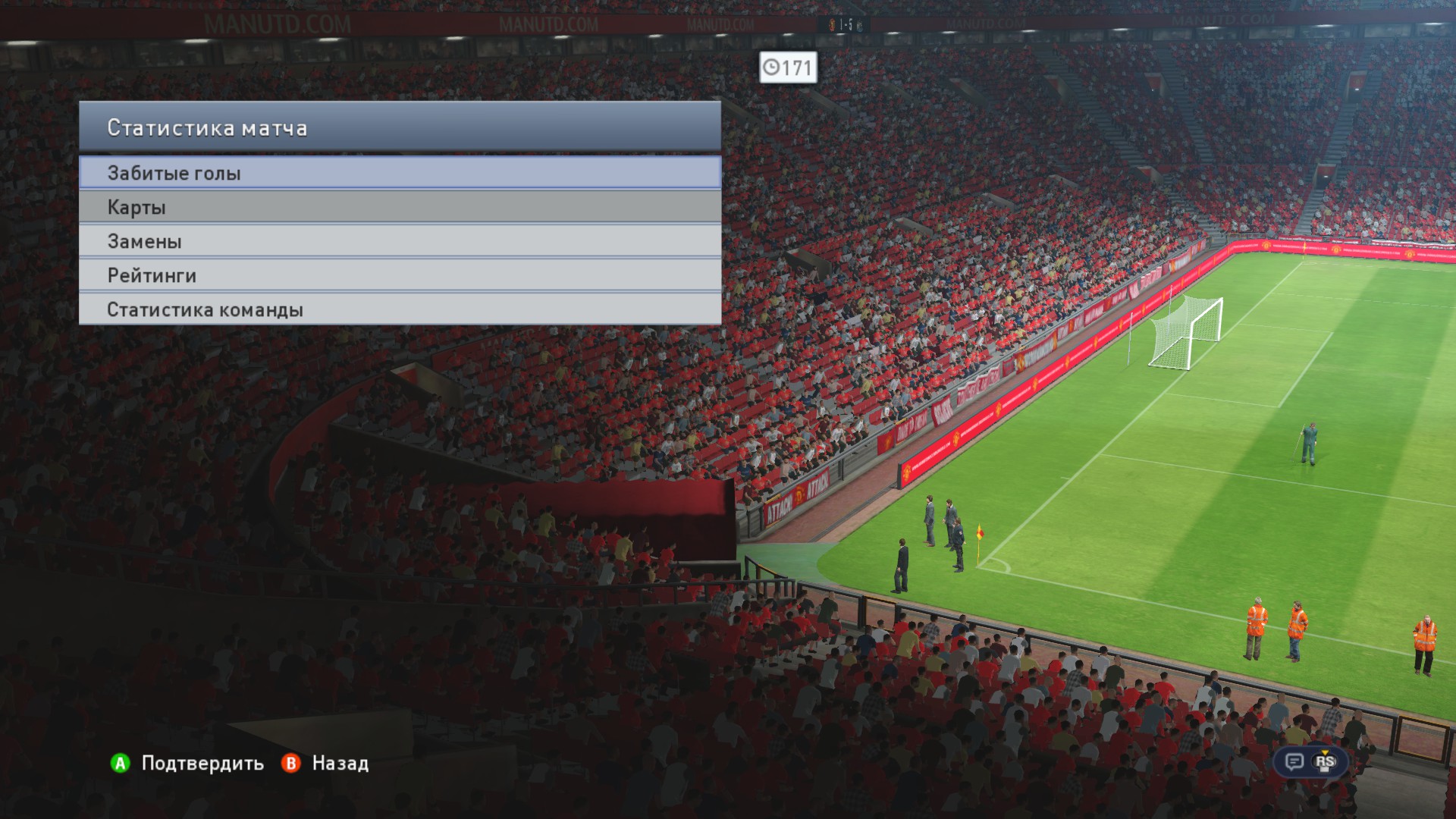Image resolution: width=1456 pixels, height=819 pixels.
Task: Open the chat speech bubble icon
Action: pyautogui.click(x=1294, y=761)
